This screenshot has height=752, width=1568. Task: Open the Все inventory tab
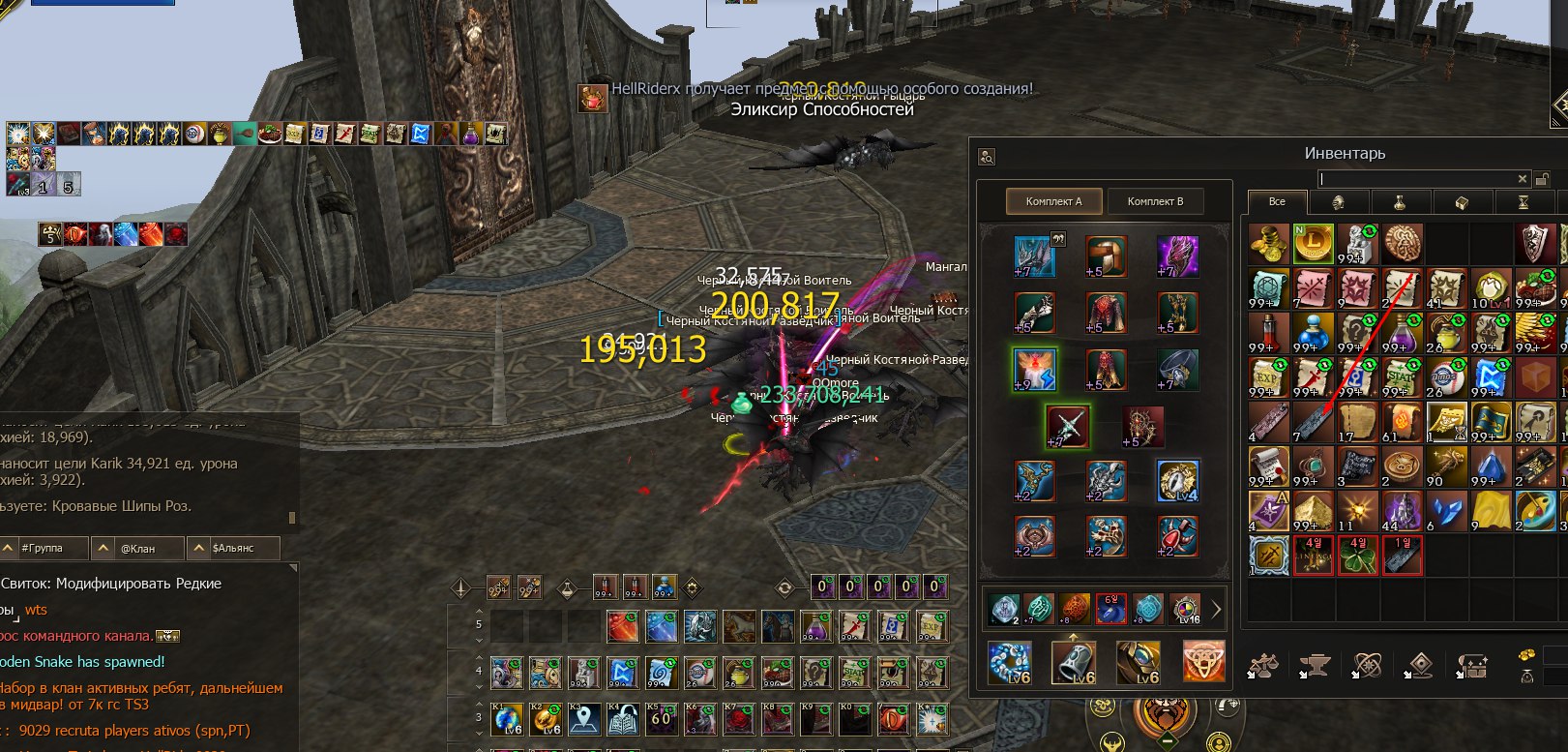[x=1277, y=202]
